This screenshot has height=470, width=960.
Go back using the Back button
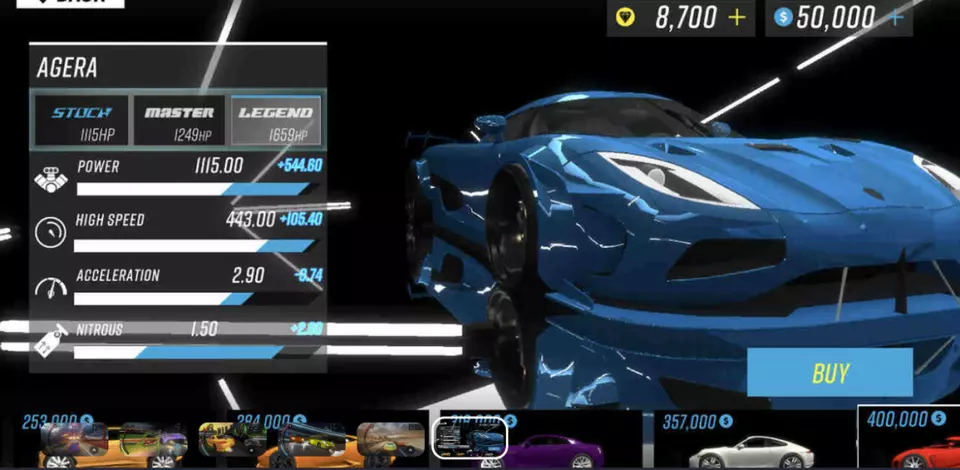coord(68,3)
